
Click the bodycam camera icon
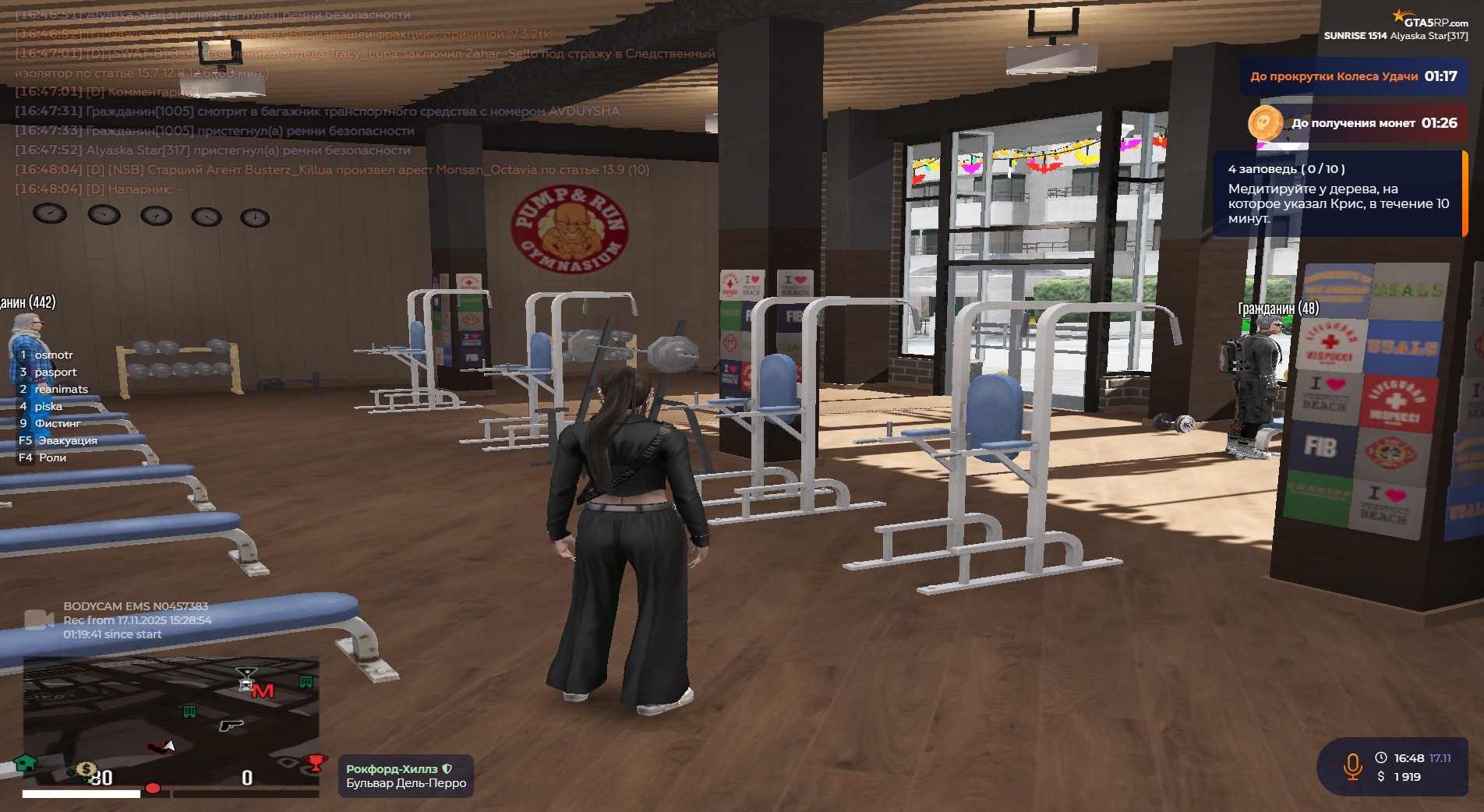(38, 620)
